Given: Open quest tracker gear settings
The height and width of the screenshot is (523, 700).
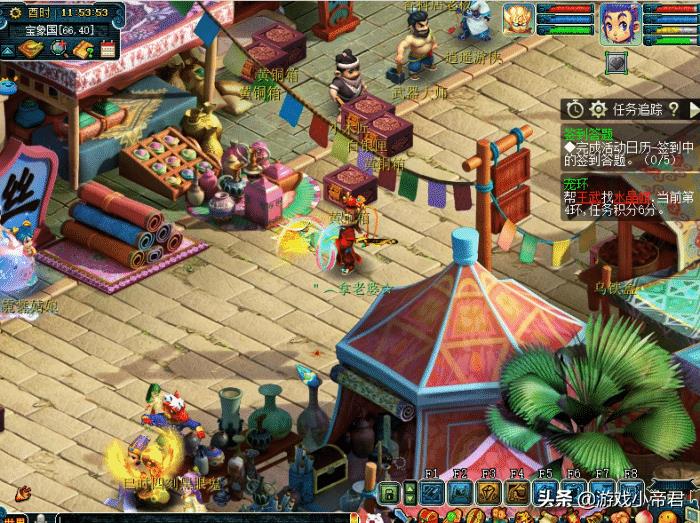Looking at the screenshot, I should [x=598, y=109].
